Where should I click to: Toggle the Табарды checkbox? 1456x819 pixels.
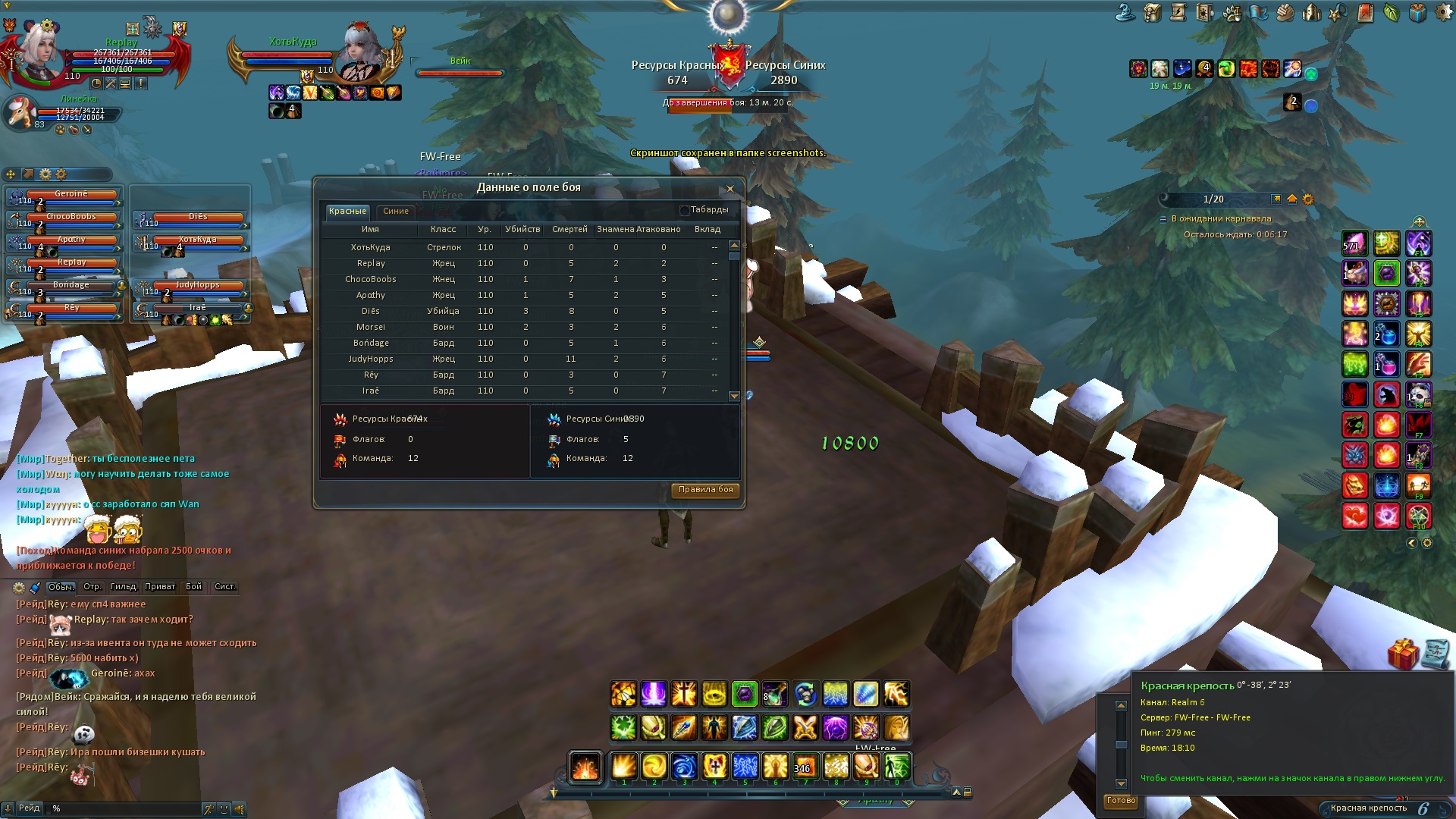pos(685,210)
